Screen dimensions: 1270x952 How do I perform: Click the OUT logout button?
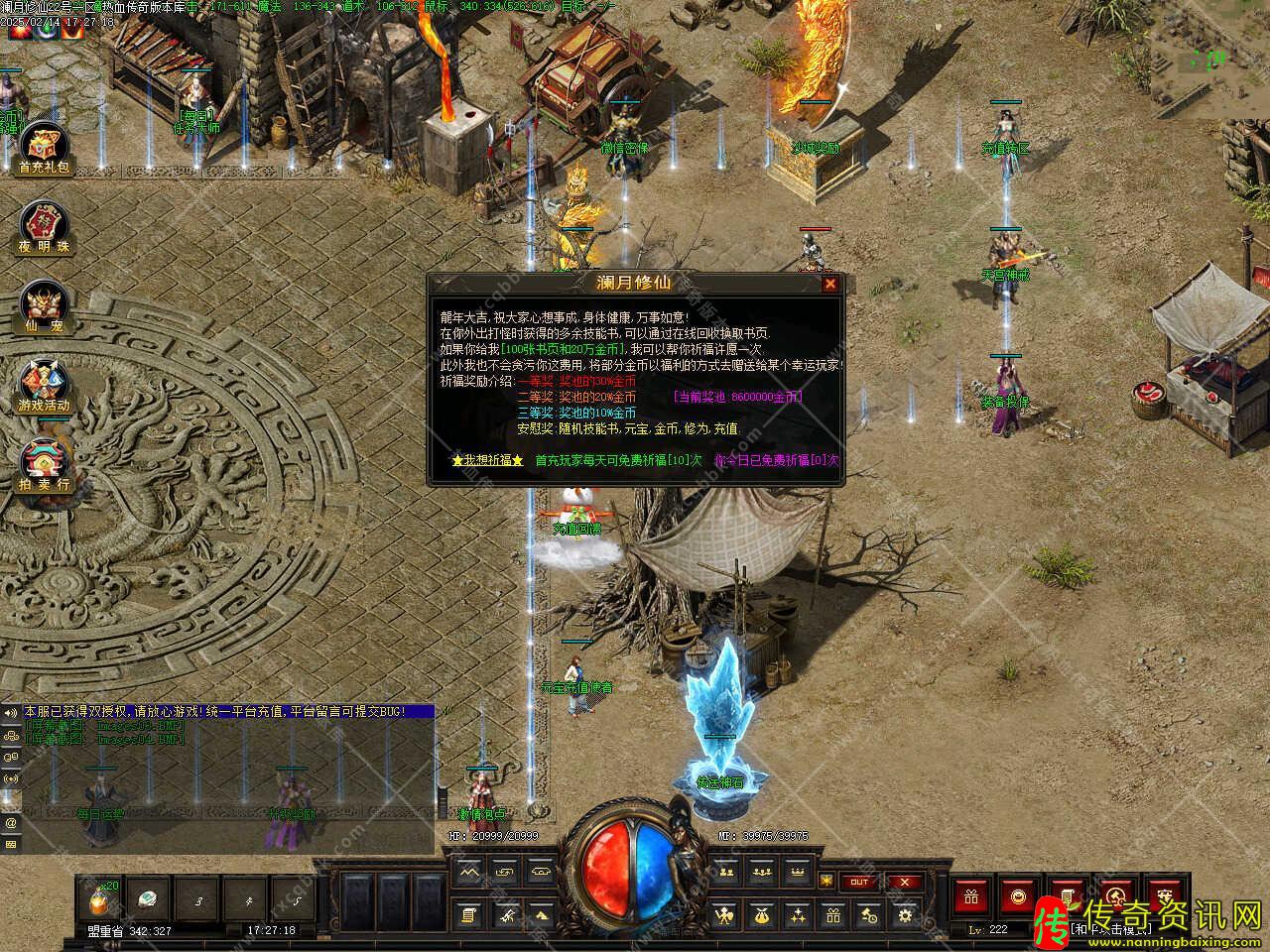pos(859,882)
